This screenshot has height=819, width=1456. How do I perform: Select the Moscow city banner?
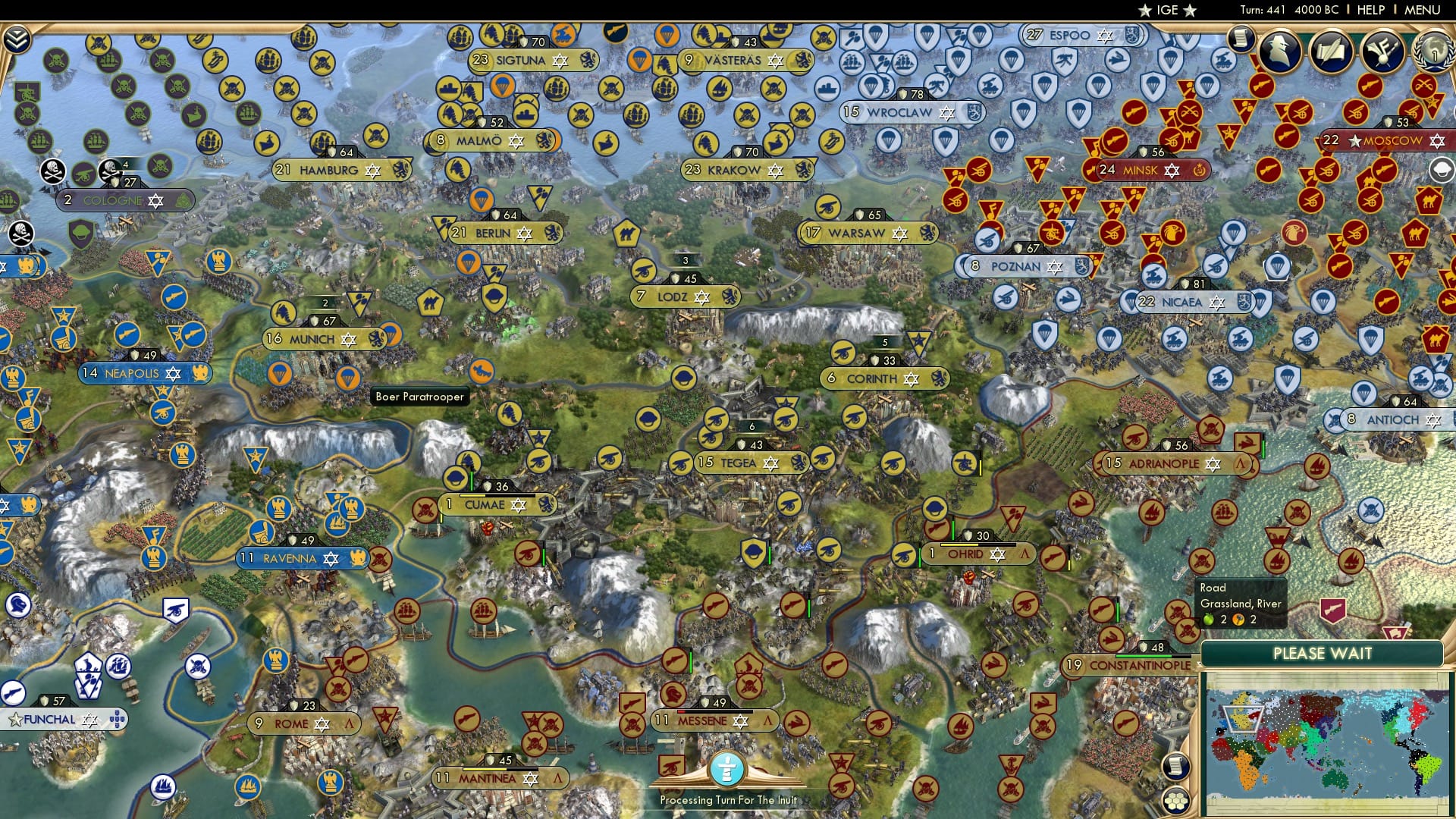point(1392,140)
